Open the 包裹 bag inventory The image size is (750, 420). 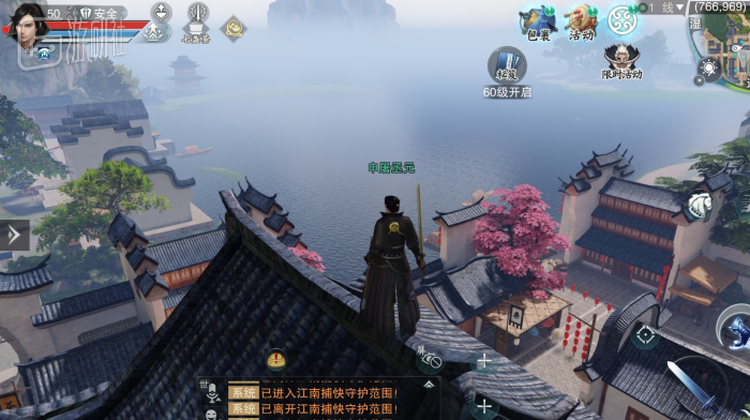coord(538,22)
